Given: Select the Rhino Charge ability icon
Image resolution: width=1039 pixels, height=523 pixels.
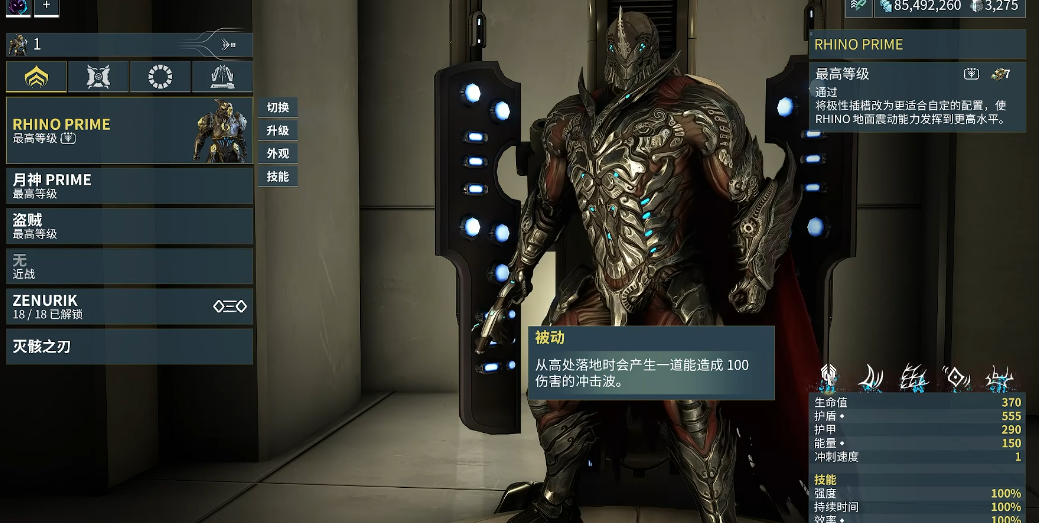Looking at the screenshot, I should click(x=870, y=378).
